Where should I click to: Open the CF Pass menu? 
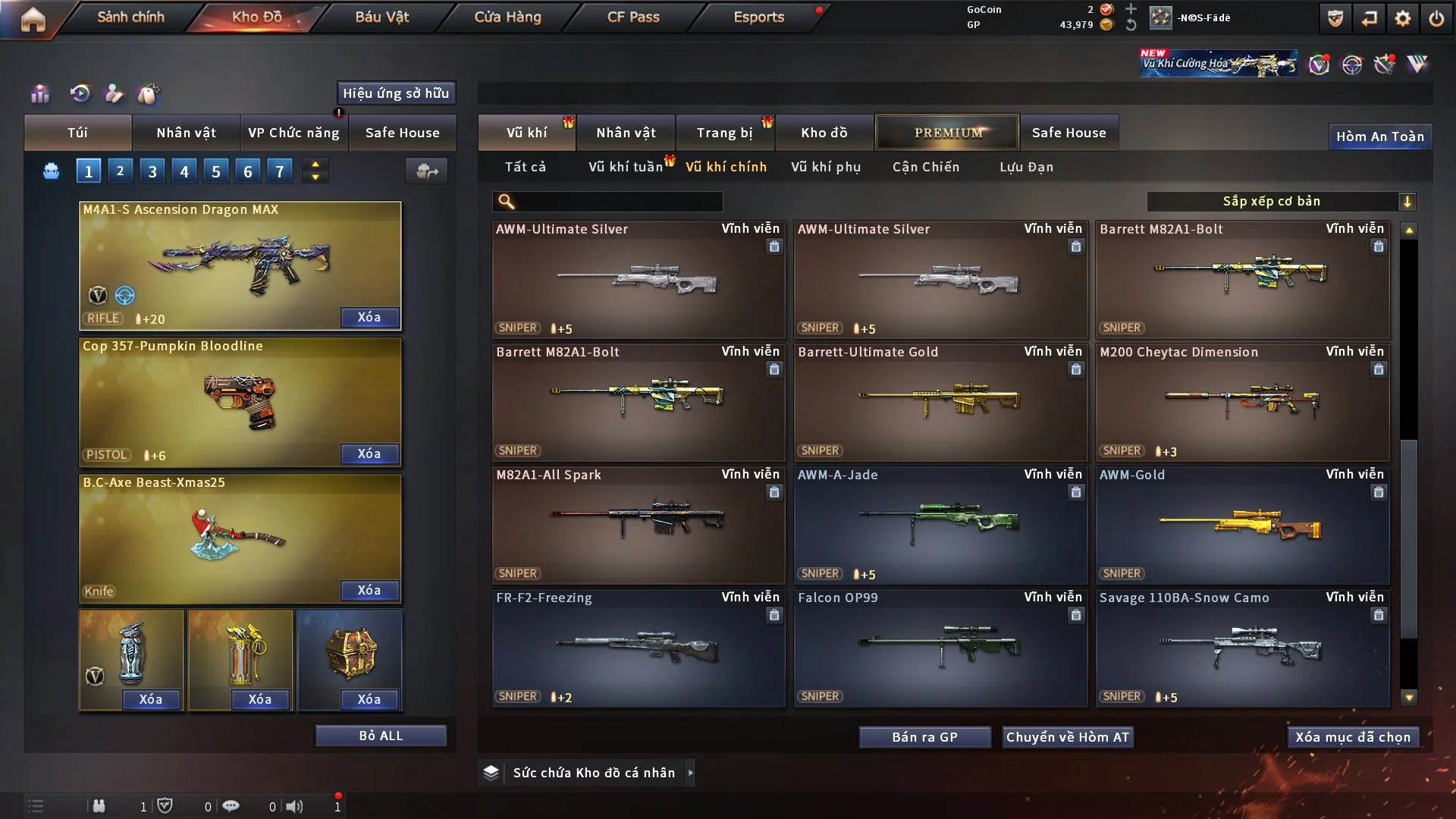tap(633, 17)
